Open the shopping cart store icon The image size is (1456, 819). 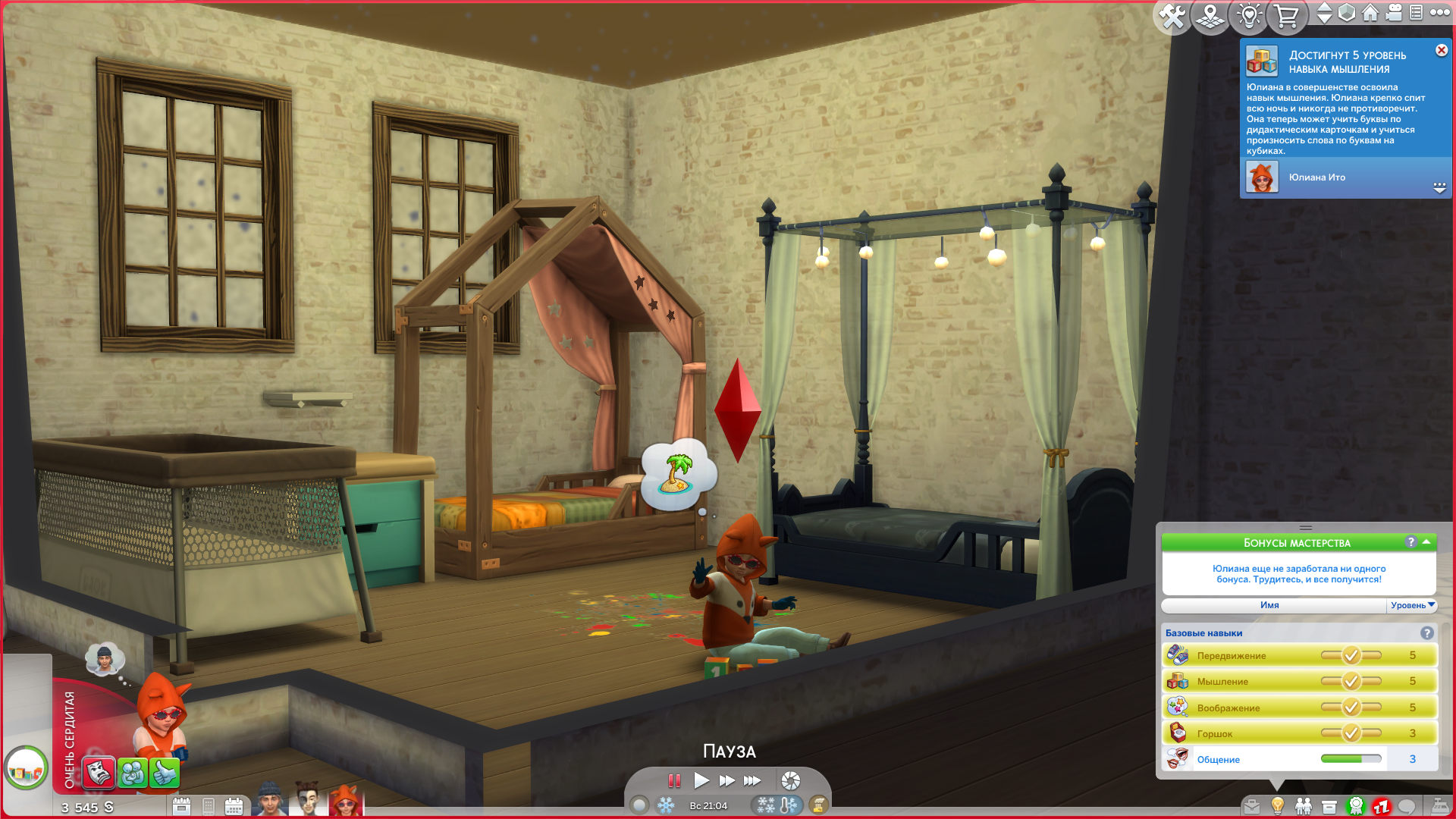(x=1286, y=16)
